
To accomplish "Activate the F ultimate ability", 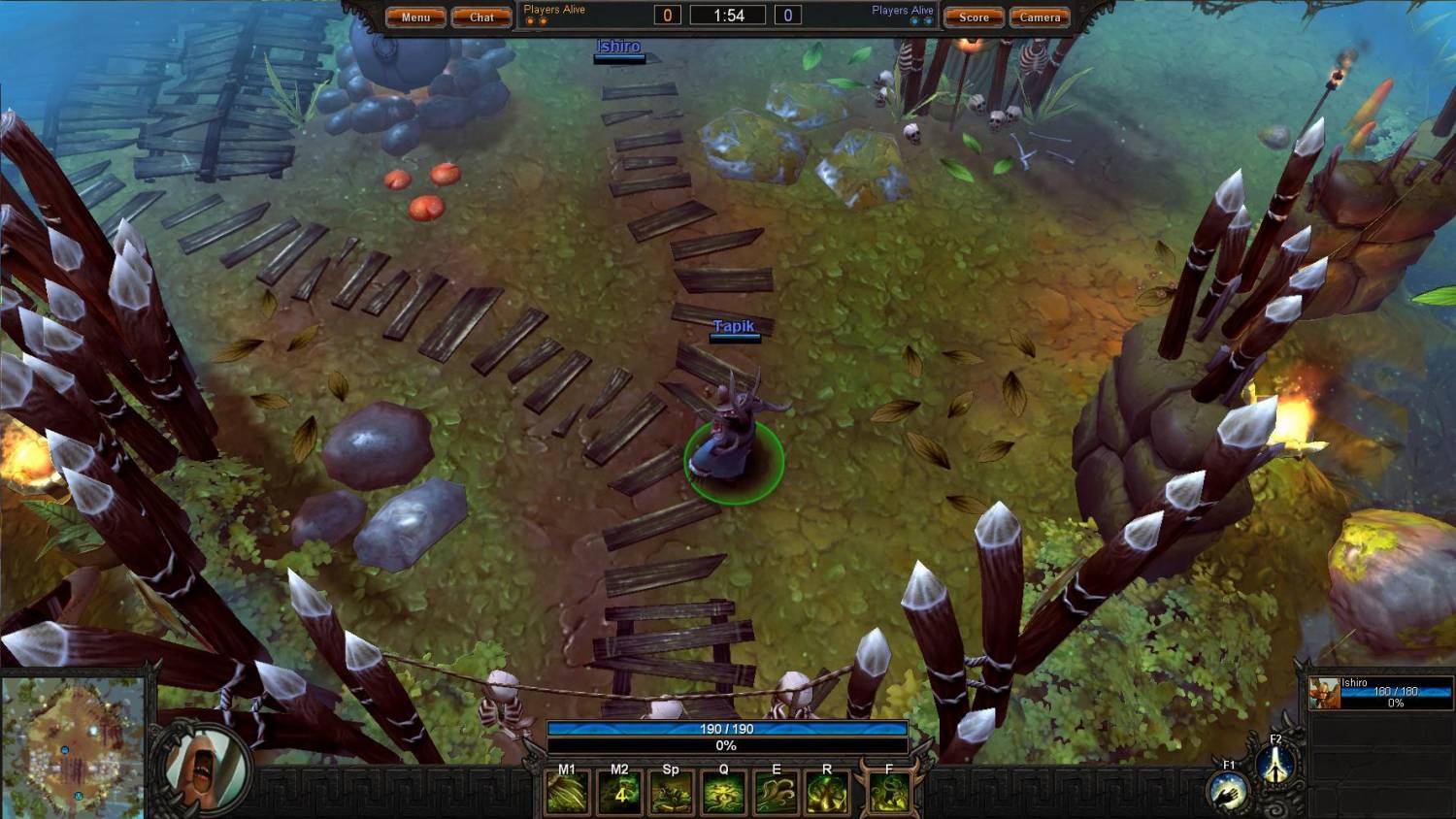I will coord(889,794).
